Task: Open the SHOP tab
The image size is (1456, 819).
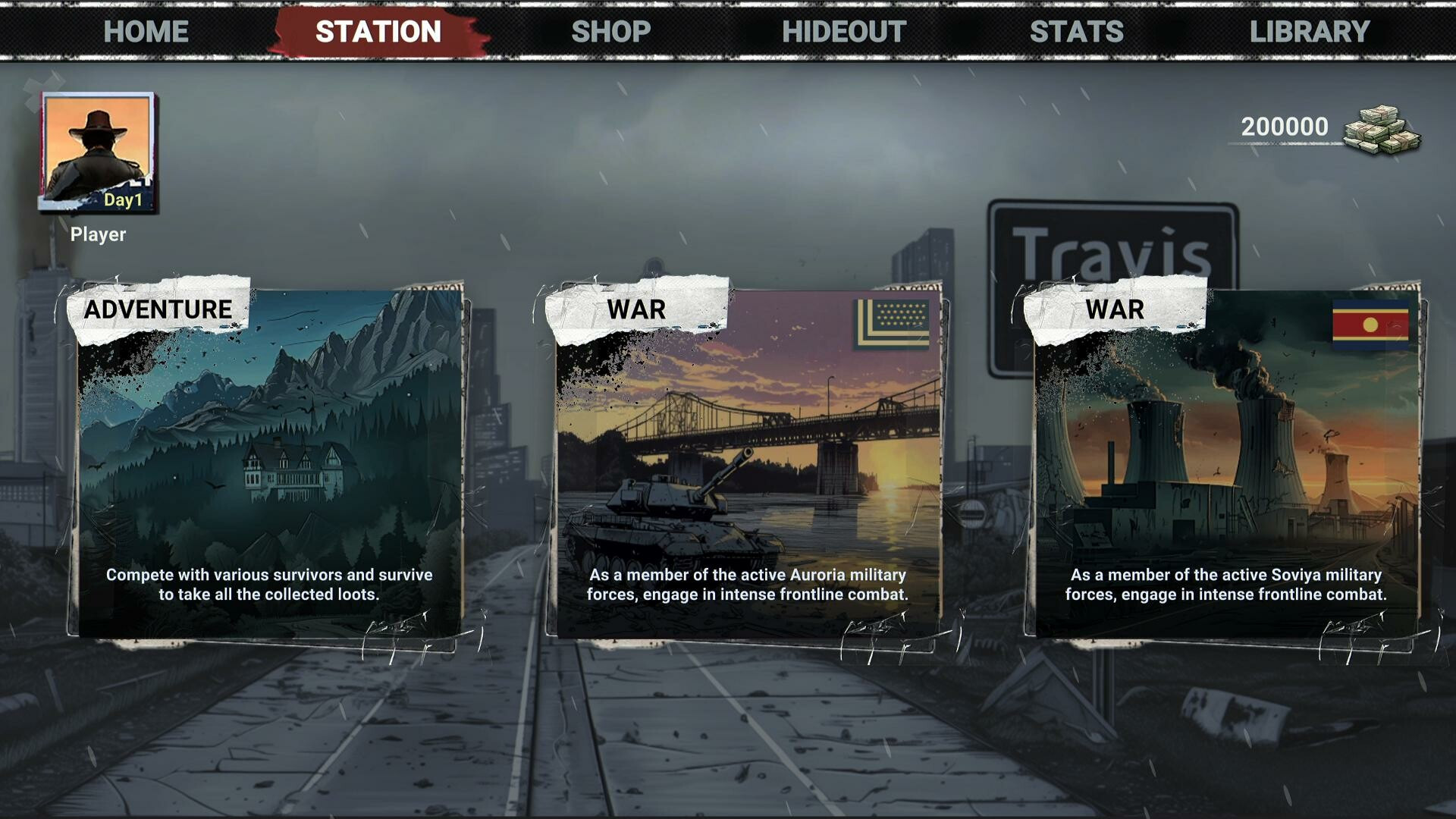Action: (x=611, y=31)
